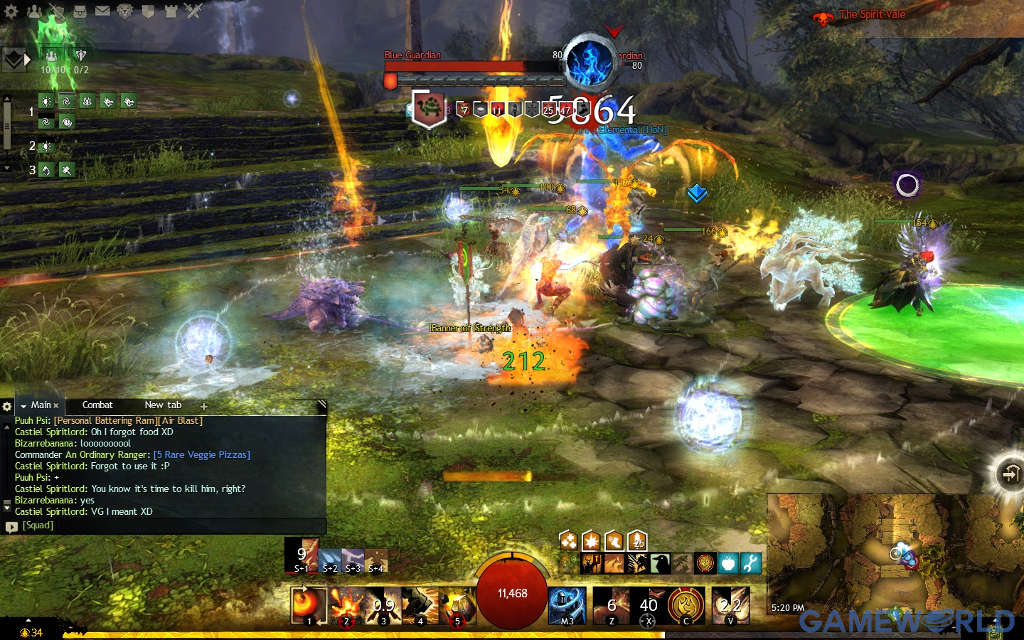
Task: Open the crossed swords PvP menu icon
Action: tap(193, 12)
